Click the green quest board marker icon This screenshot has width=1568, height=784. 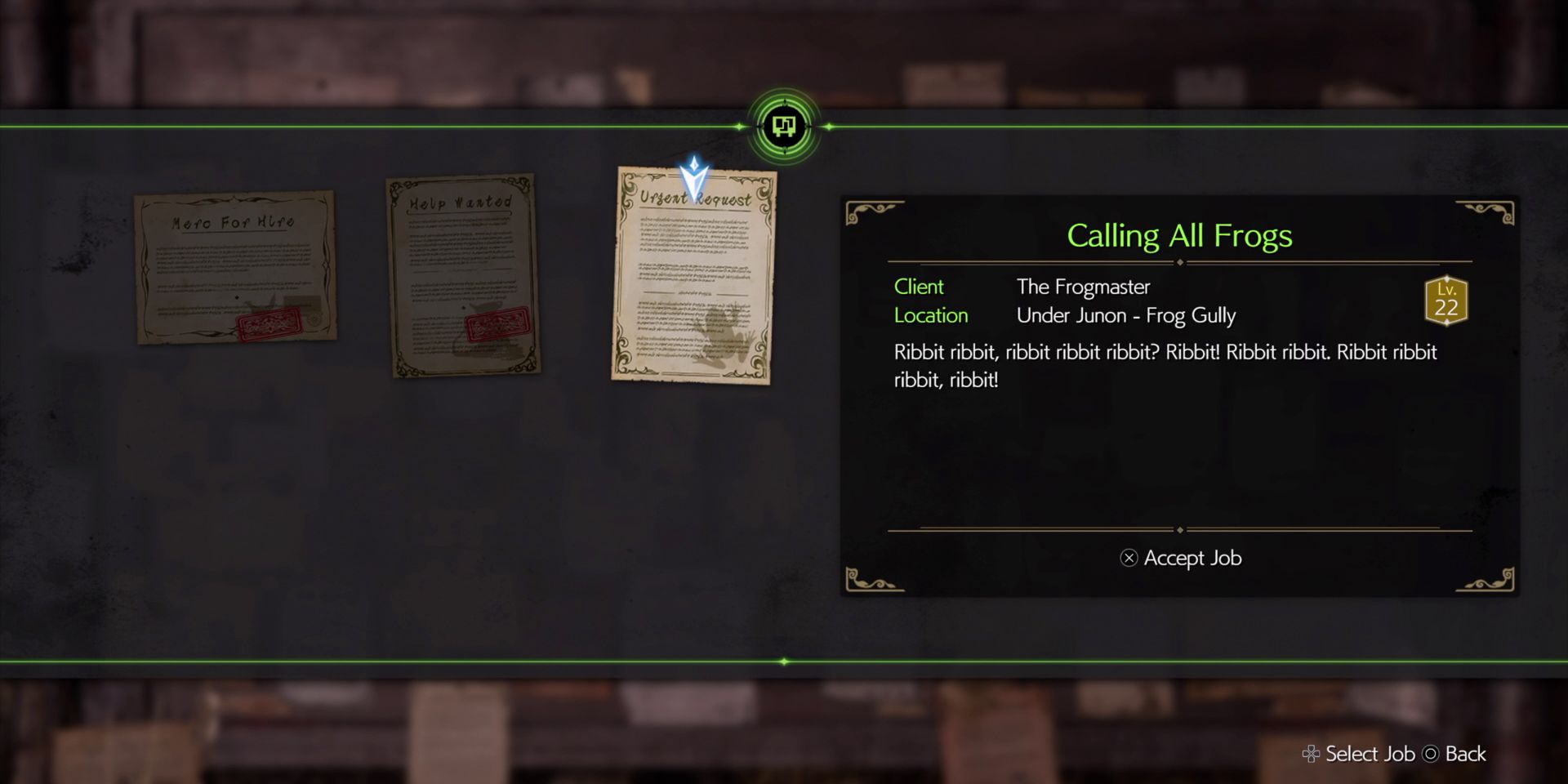point(783,126)
